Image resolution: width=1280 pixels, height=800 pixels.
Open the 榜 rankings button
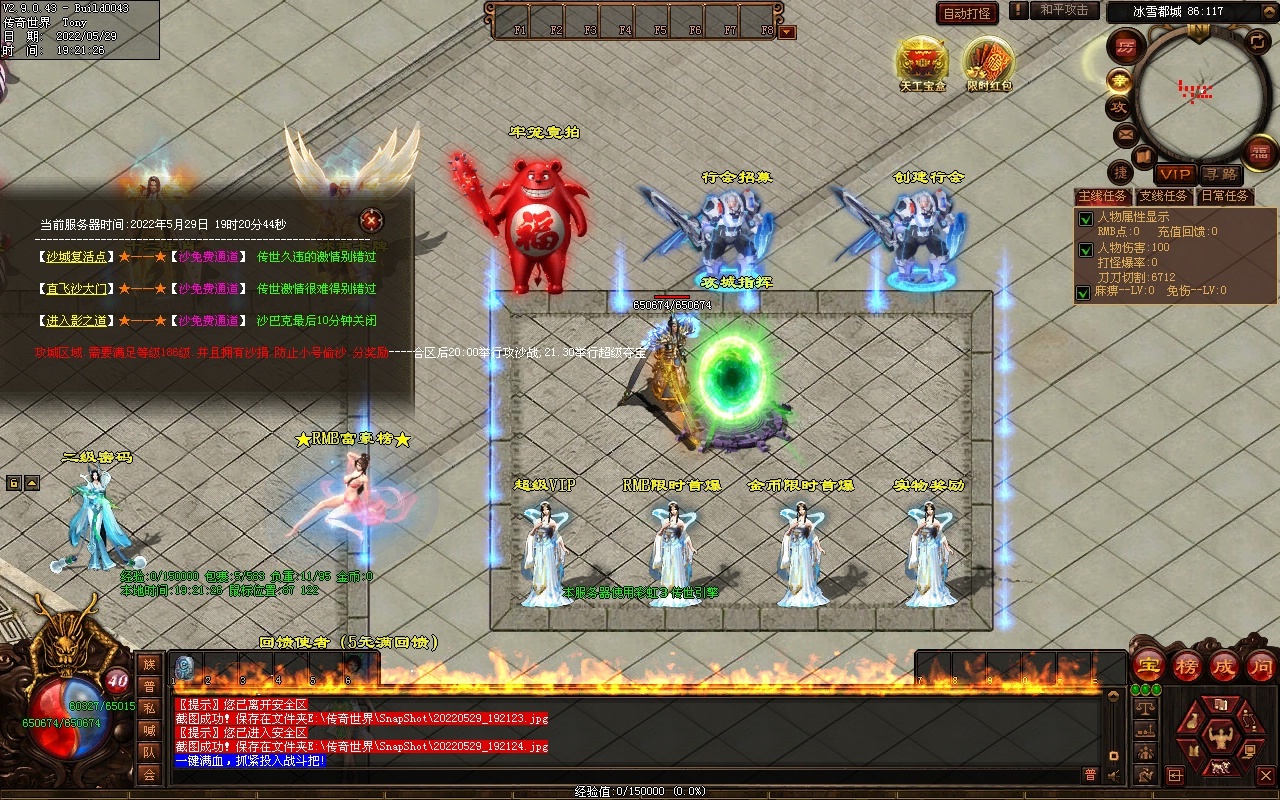coord(1187,666)
